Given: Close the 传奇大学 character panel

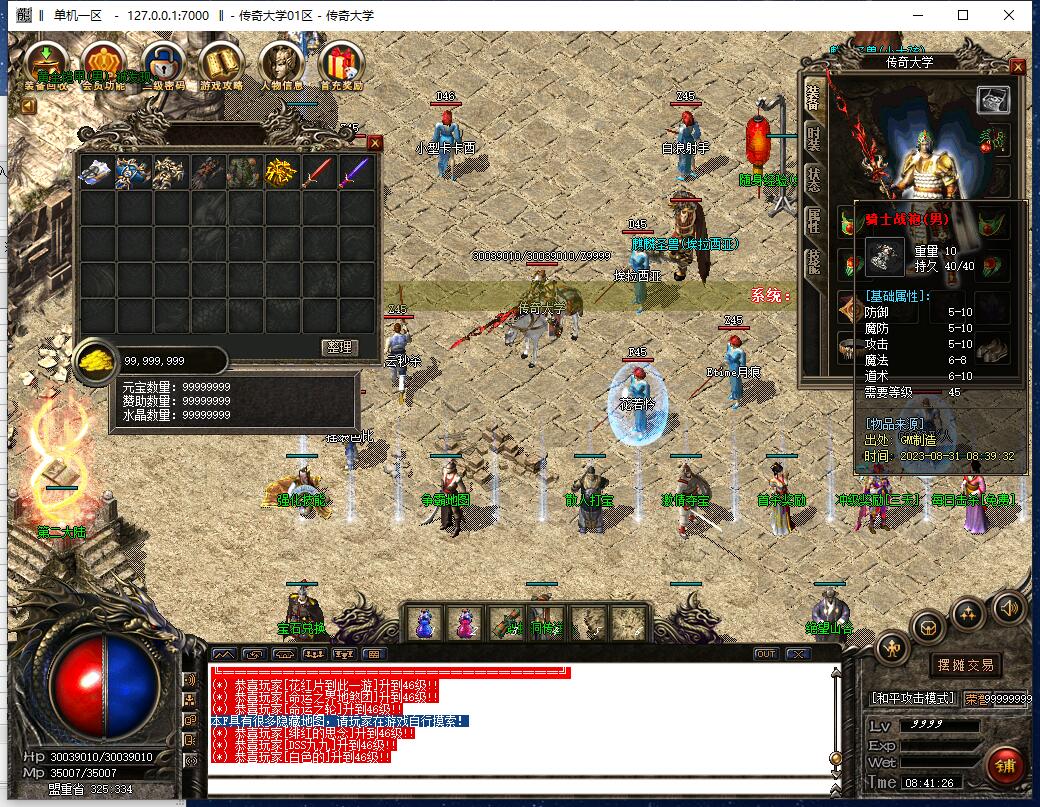Looking at the screenshot, I should point(1018,67).
